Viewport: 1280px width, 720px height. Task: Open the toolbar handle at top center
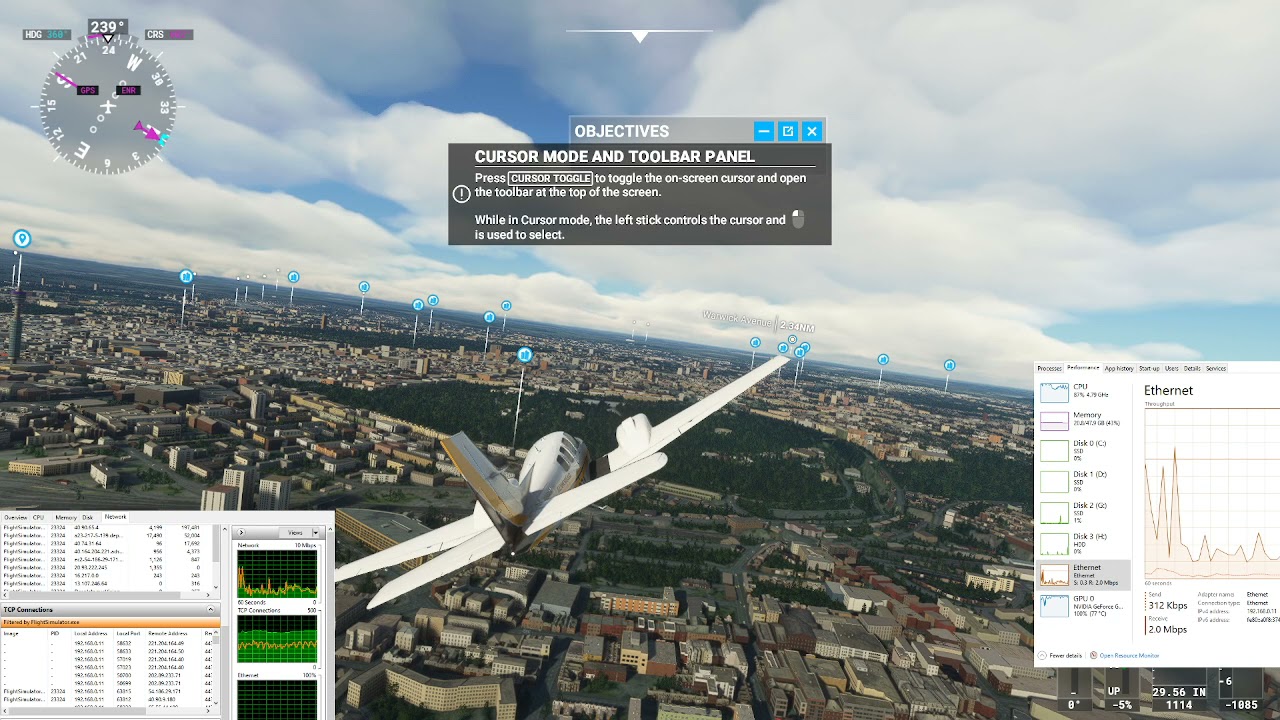pos(640,37)
